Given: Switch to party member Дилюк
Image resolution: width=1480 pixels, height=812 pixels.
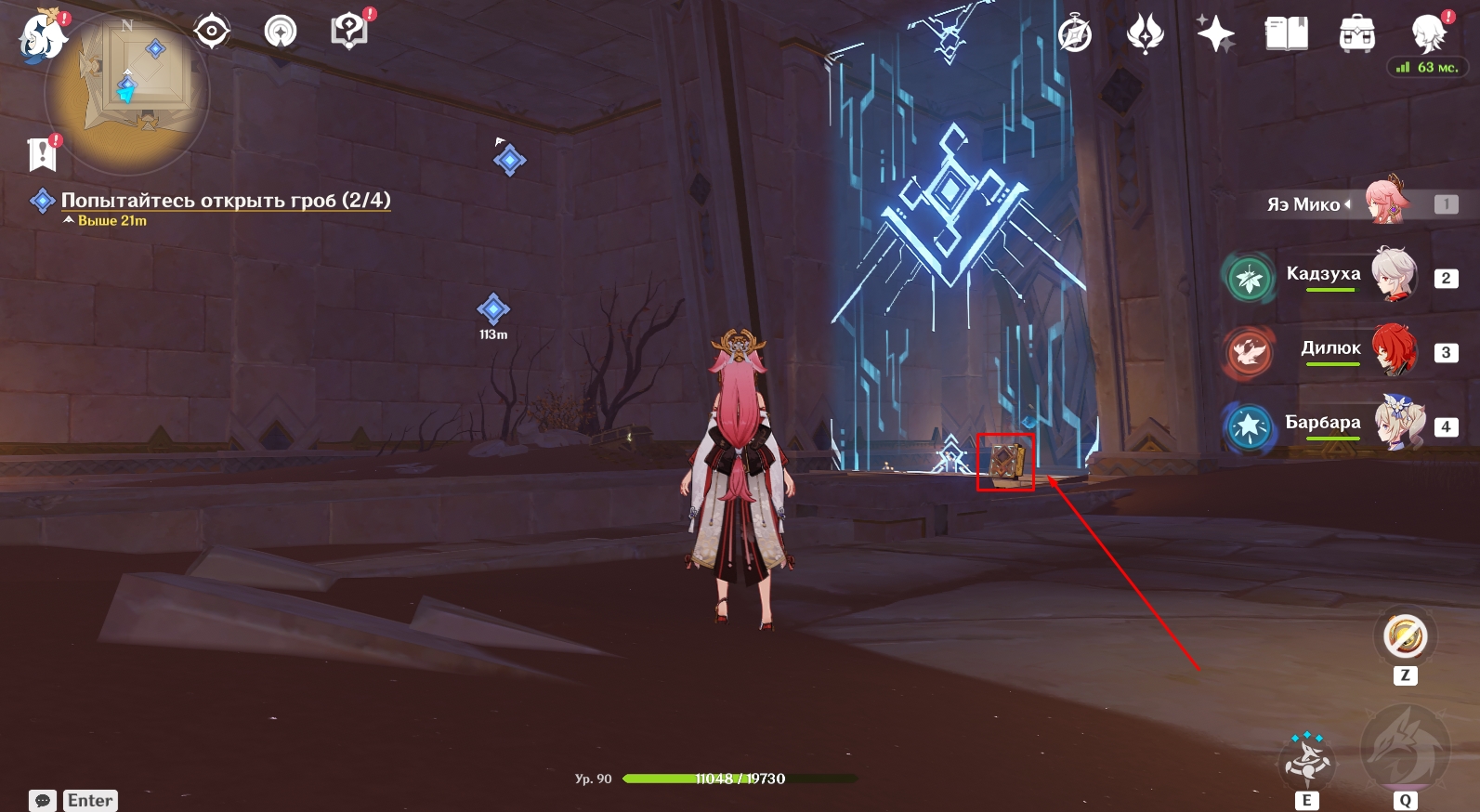Looking at the screenshot, I should [1394, 349].
